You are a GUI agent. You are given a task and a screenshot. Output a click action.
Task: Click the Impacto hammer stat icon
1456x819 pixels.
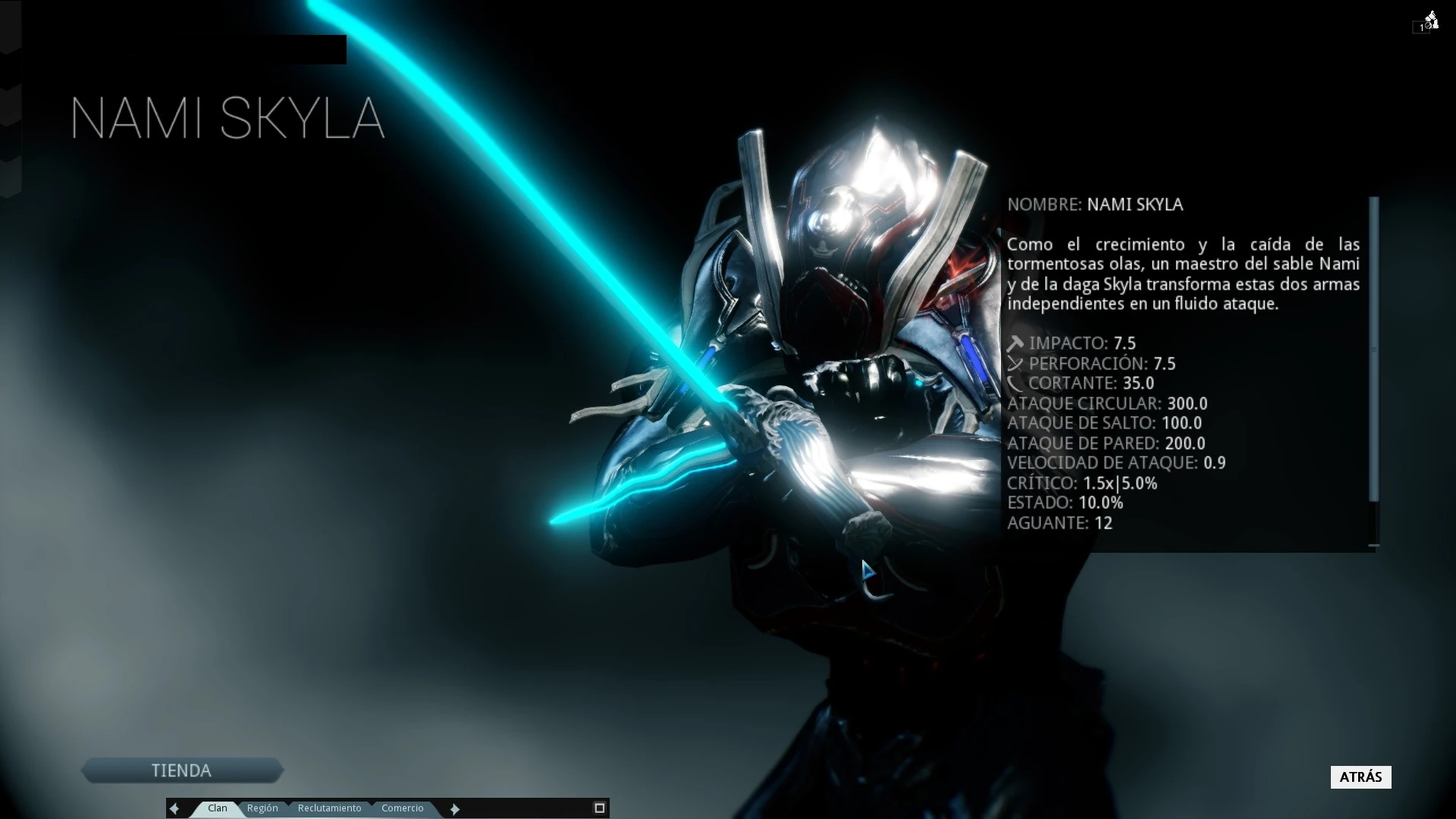[x=1015, y=343]
